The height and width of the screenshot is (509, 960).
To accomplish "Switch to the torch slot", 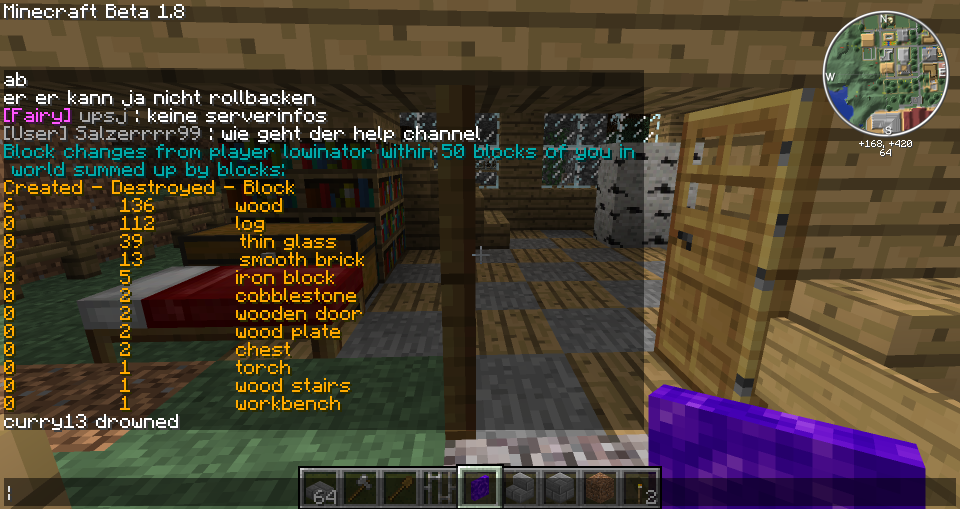I will [639, 487].
